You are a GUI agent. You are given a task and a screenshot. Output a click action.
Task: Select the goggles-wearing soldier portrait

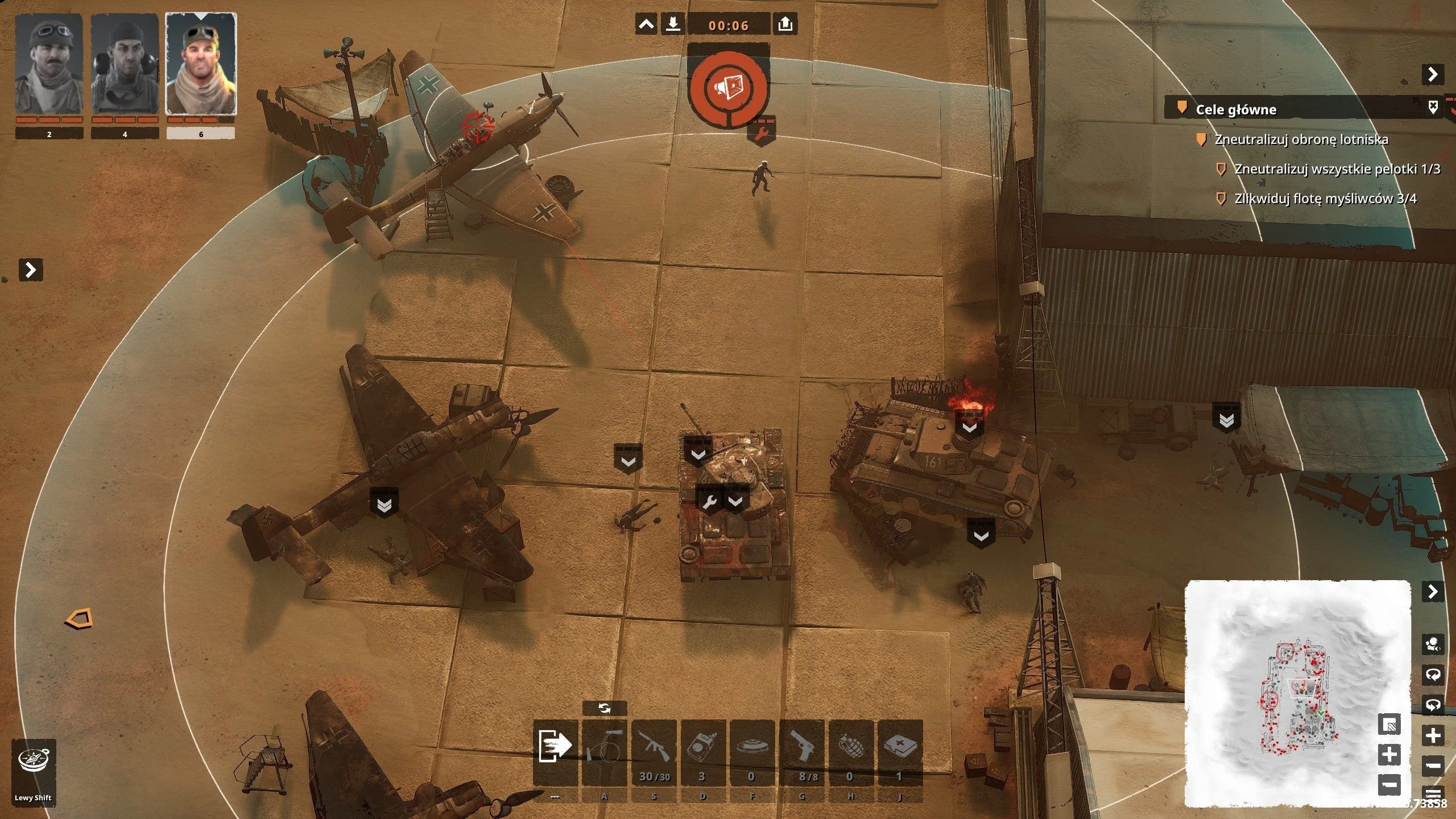tap(201, 64)
